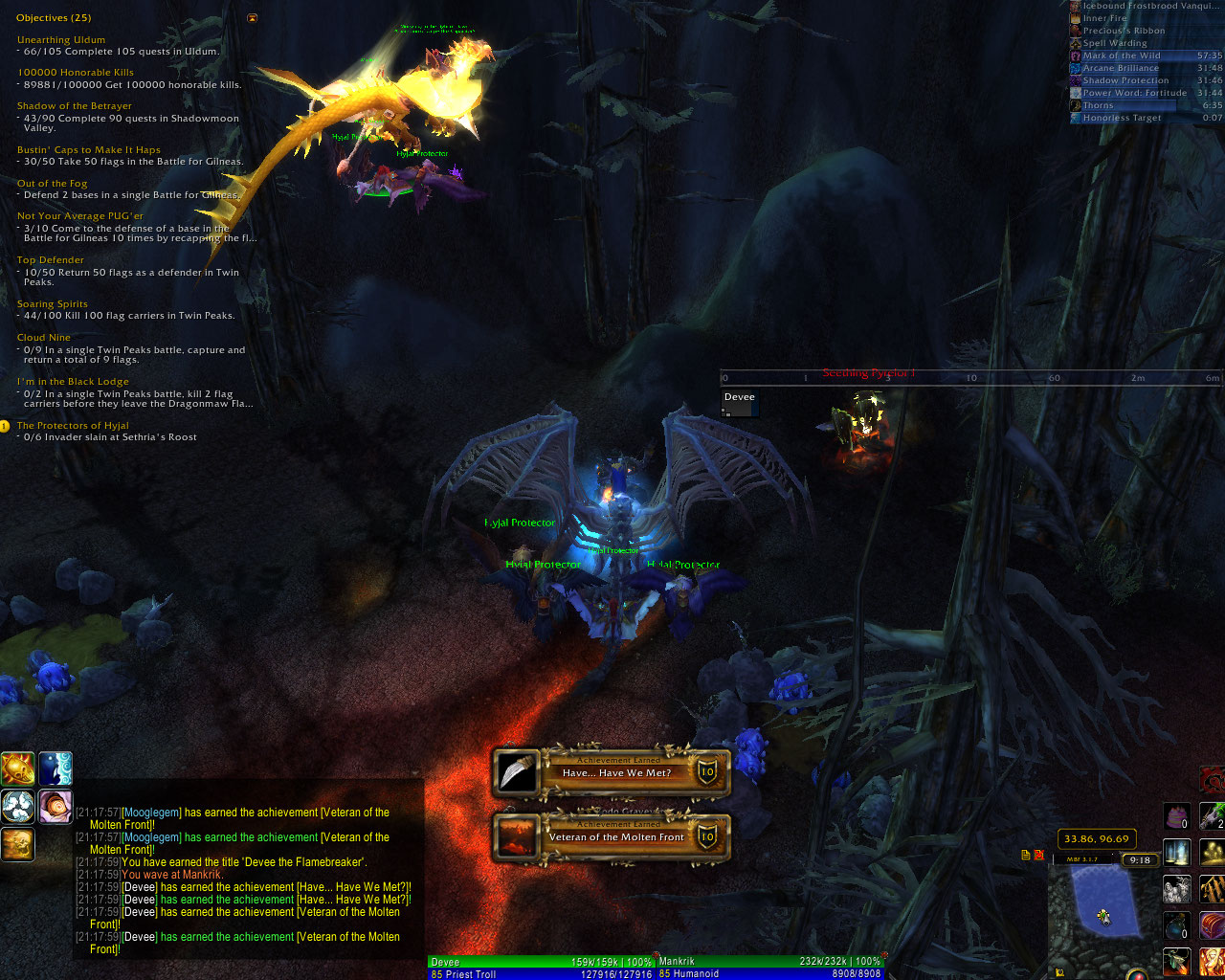The height and width of the screenshot is (980, 1225).
Task: Click Mooglegem's name in the chat log
Action: pyautogui.click(x=151, y=813)
